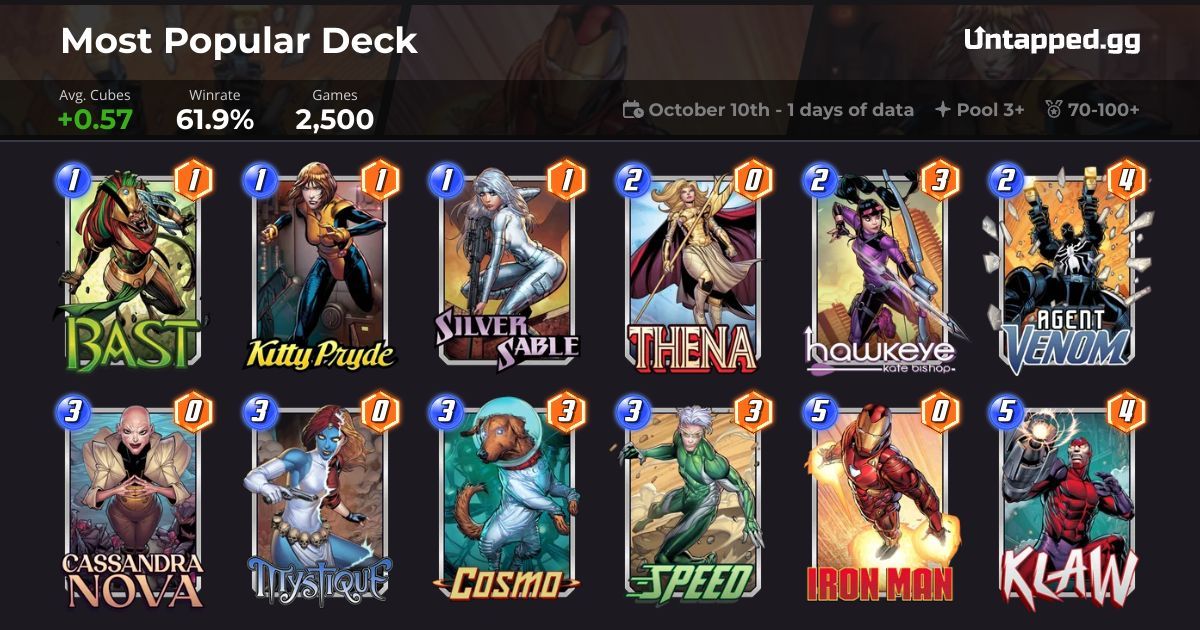Click the Iron Man card

[881, 505]
